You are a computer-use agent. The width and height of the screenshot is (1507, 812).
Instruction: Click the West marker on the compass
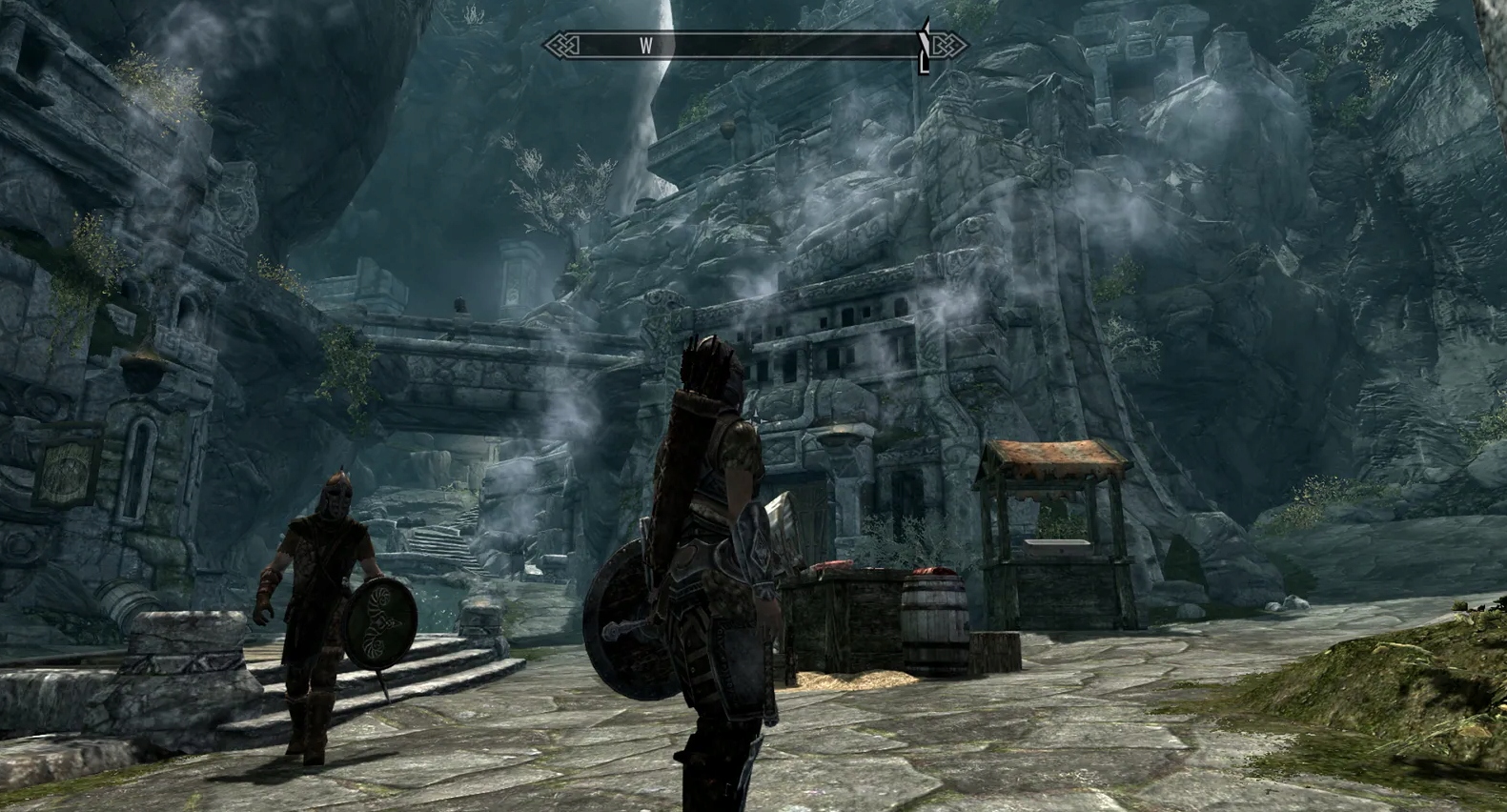[x=646, y=45]
